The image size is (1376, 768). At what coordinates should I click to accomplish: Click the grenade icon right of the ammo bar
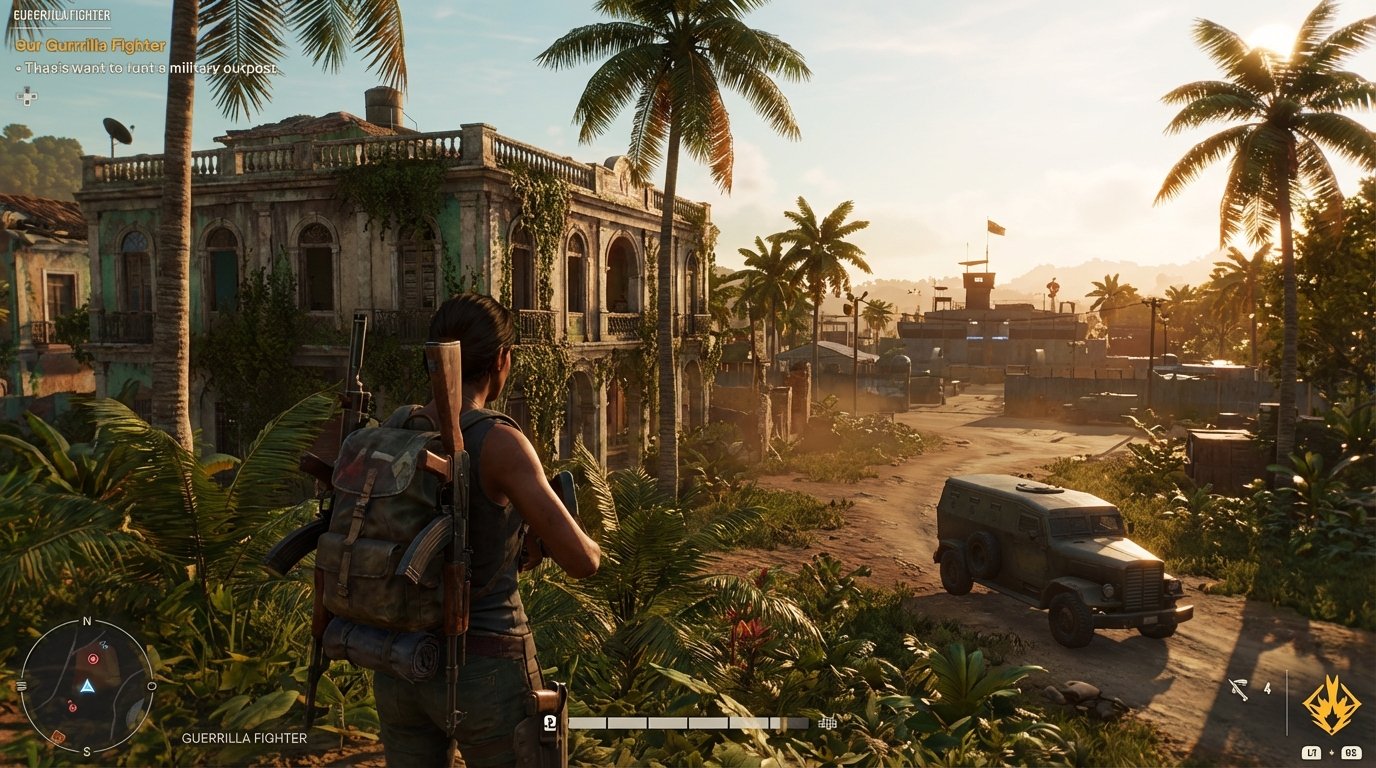click(x=827, y=722)
